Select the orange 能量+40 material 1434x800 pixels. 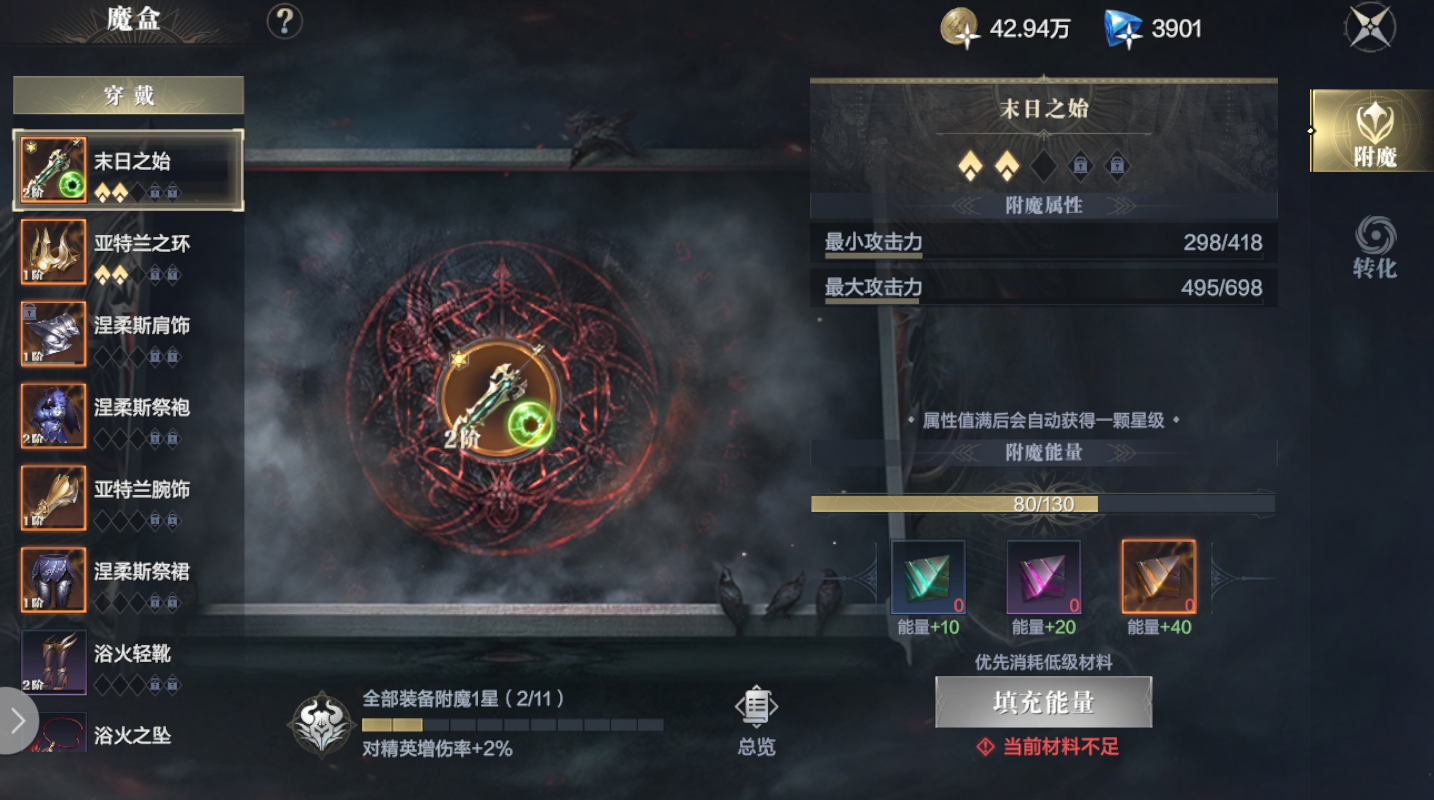tap(1157, 578)
